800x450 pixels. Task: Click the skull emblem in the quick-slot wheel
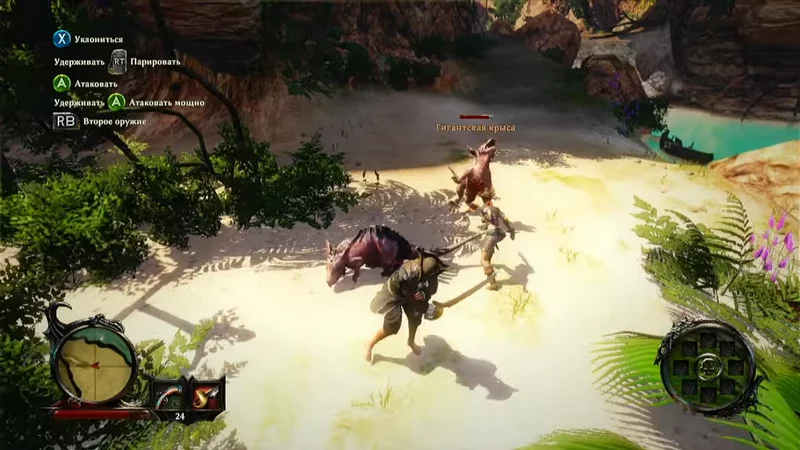[x=708, y=364]
